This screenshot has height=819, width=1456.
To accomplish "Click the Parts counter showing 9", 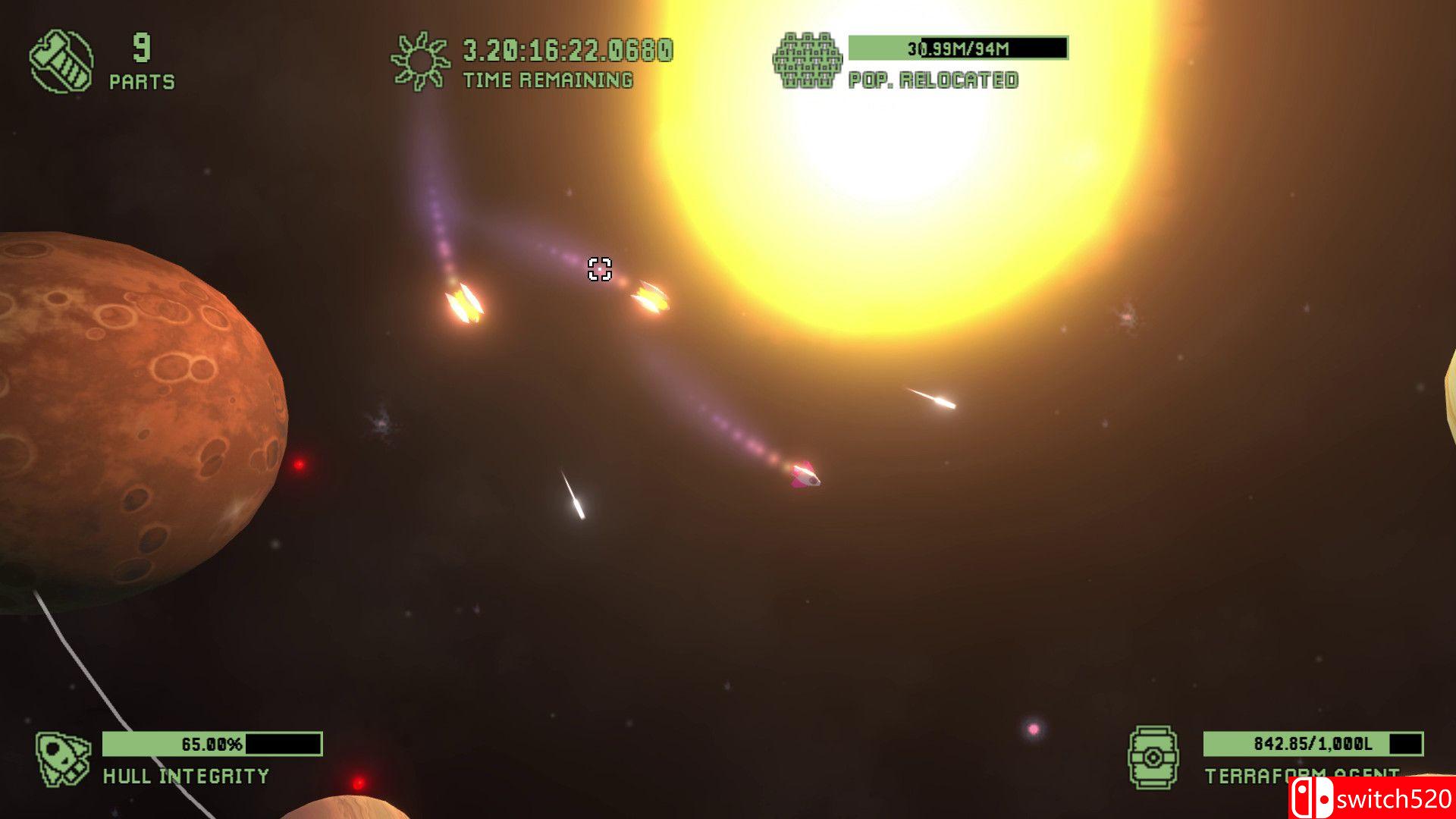I will (143, 47).
